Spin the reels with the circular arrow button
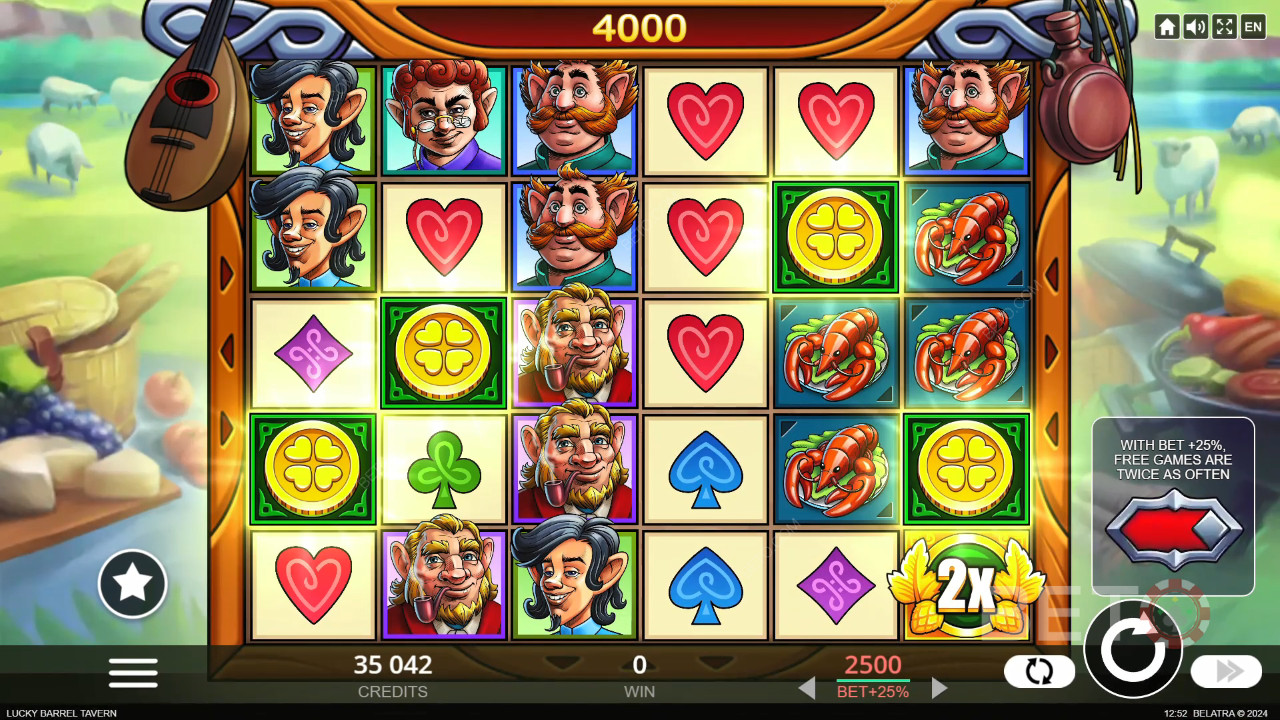1280x720 pixels. tap(1133, 650)
